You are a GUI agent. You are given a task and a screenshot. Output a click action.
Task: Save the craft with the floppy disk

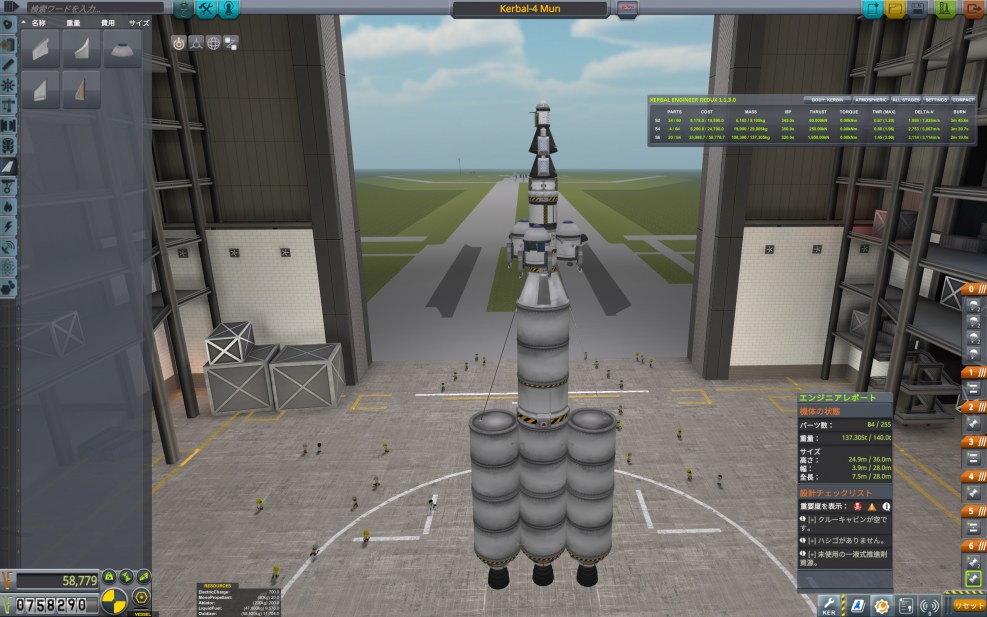pyautogui.click(x=918, y=9)
